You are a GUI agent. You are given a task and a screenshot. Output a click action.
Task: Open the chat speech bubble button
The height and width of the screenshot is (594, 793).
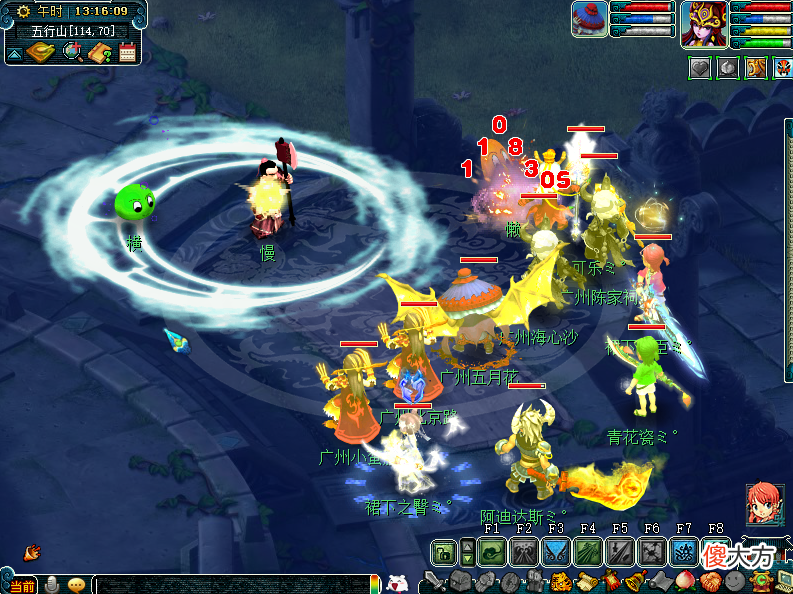point(76,585)
